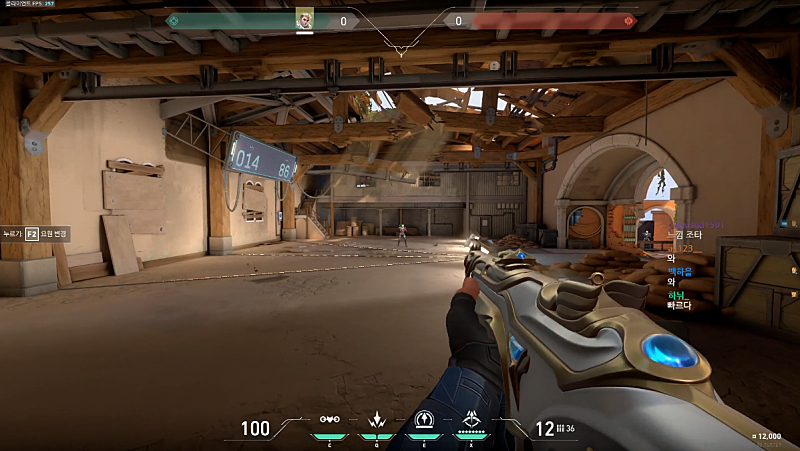Click the teal ally team emblem
The height and width of the screenshot is (451, 800).
[172, 20]
